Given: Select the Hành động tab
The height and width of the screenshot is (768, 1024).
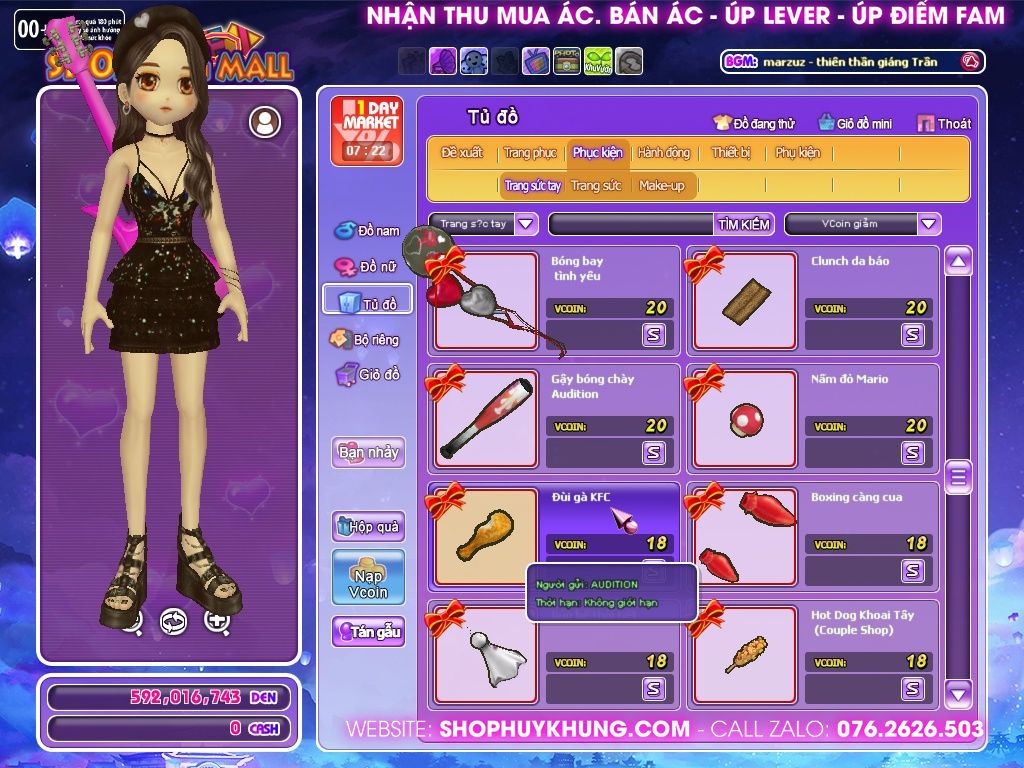Looking at the screenshot, I should 664,153.
